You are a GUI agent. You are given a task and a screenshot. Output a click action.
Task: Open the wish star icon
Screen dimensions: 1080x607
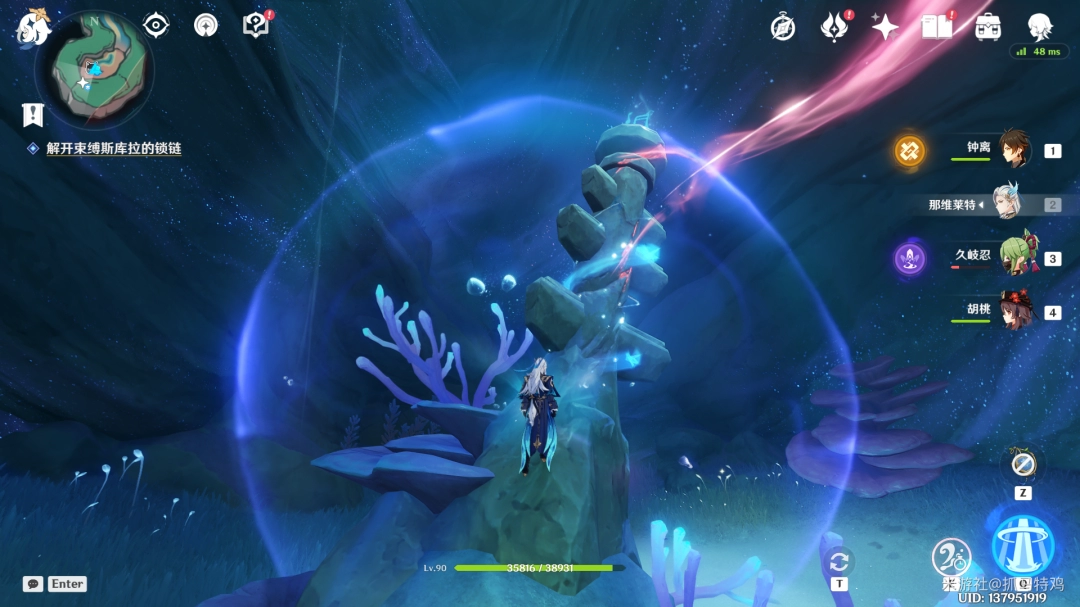point(885,27)
